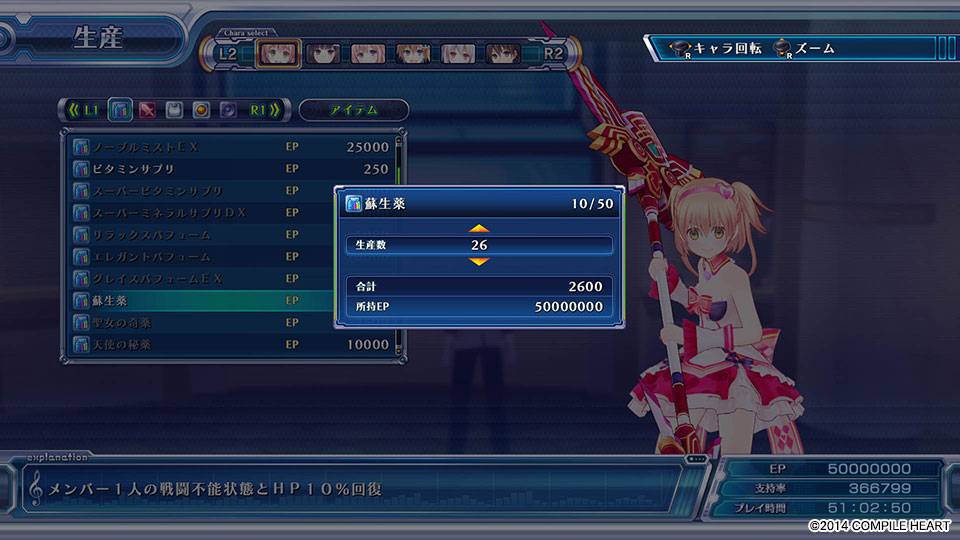Choose the white-haired red-eyed character portrait
960x540 pixels.
pos(457,52)
